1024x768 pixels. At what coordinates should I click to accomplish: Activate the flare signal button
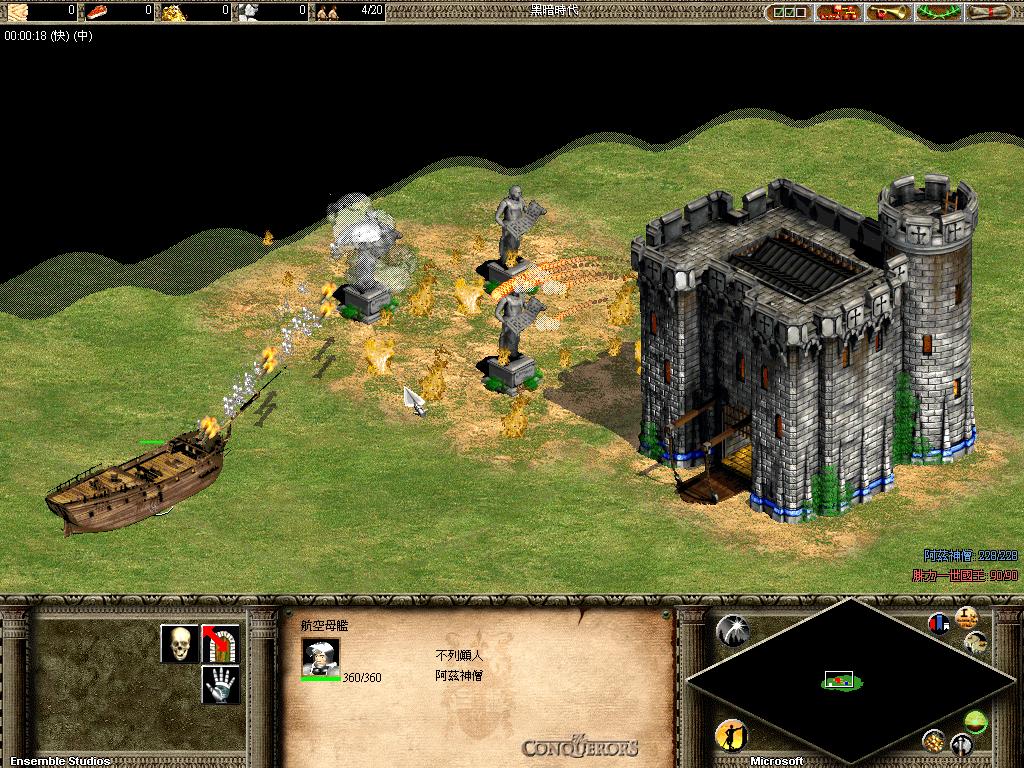click(732, 629)
